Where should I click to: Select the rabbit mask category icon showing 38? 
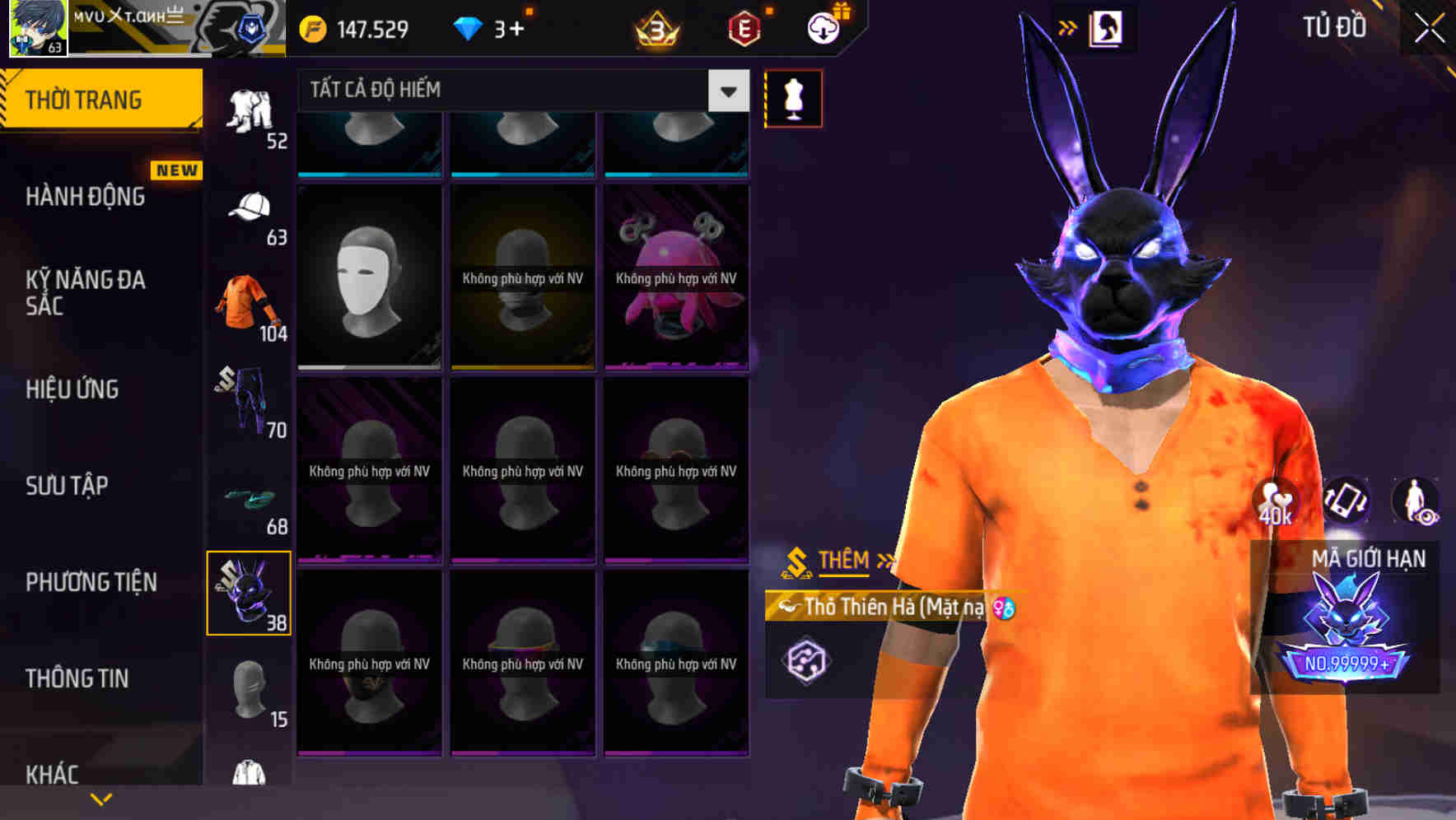[247, 593]
